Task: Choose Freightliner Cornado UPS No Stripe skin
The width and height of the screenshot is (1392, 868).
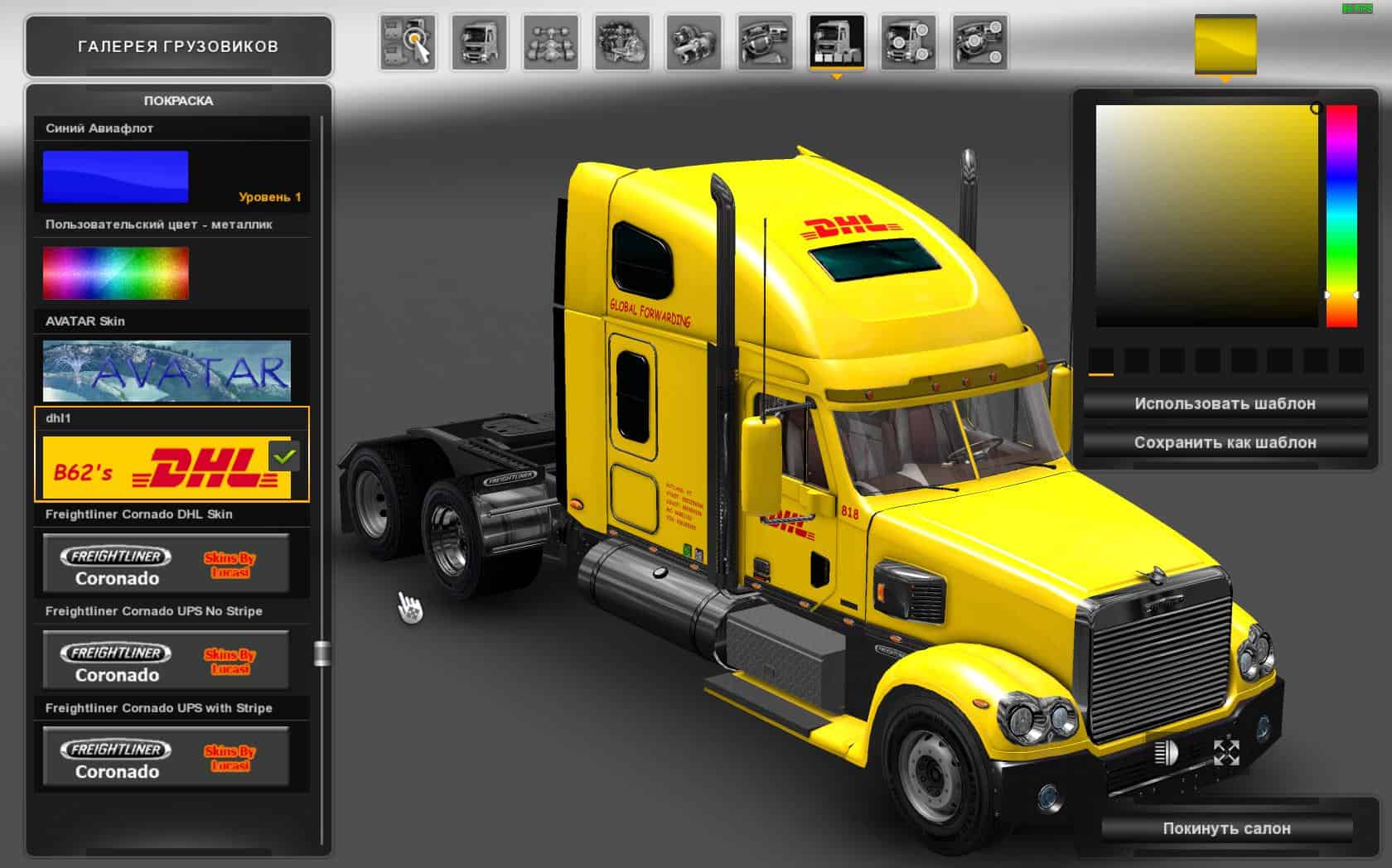Action: point(167,660)
